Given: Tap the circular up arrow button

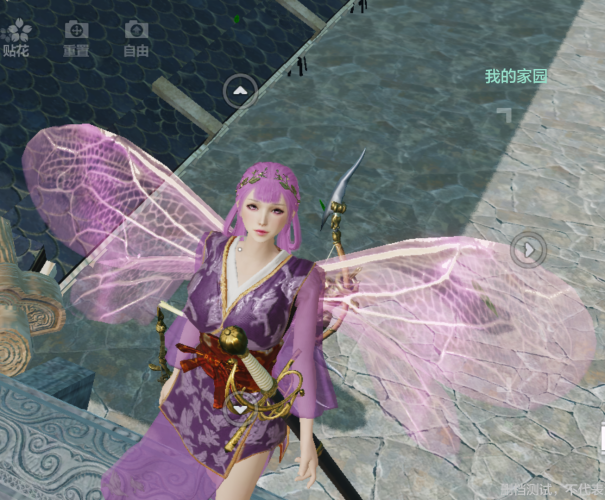Looking at the screenshot, I should pos(240,91).
